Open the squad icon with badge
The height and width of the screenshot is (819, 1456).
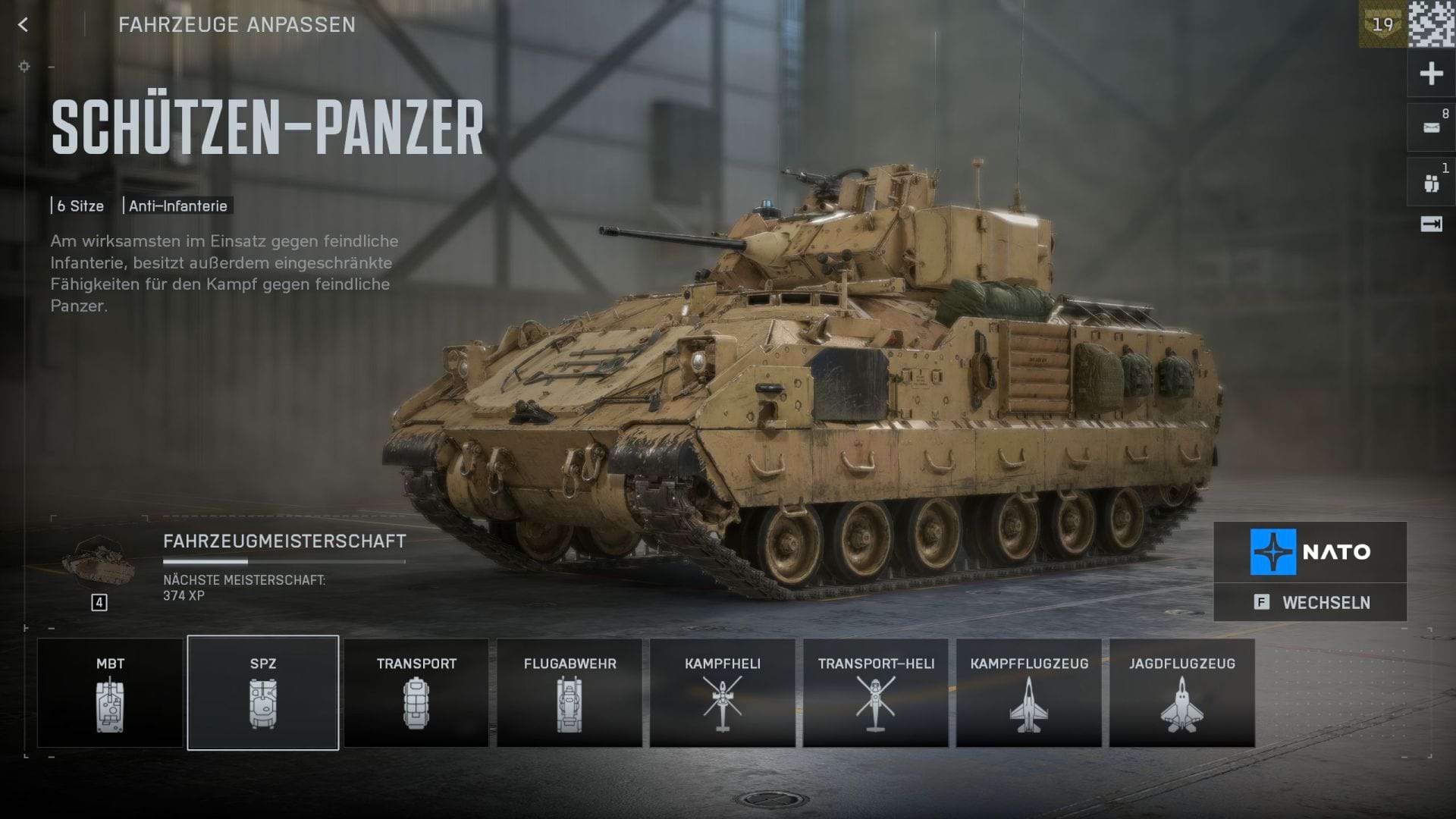click(1431, 183)
